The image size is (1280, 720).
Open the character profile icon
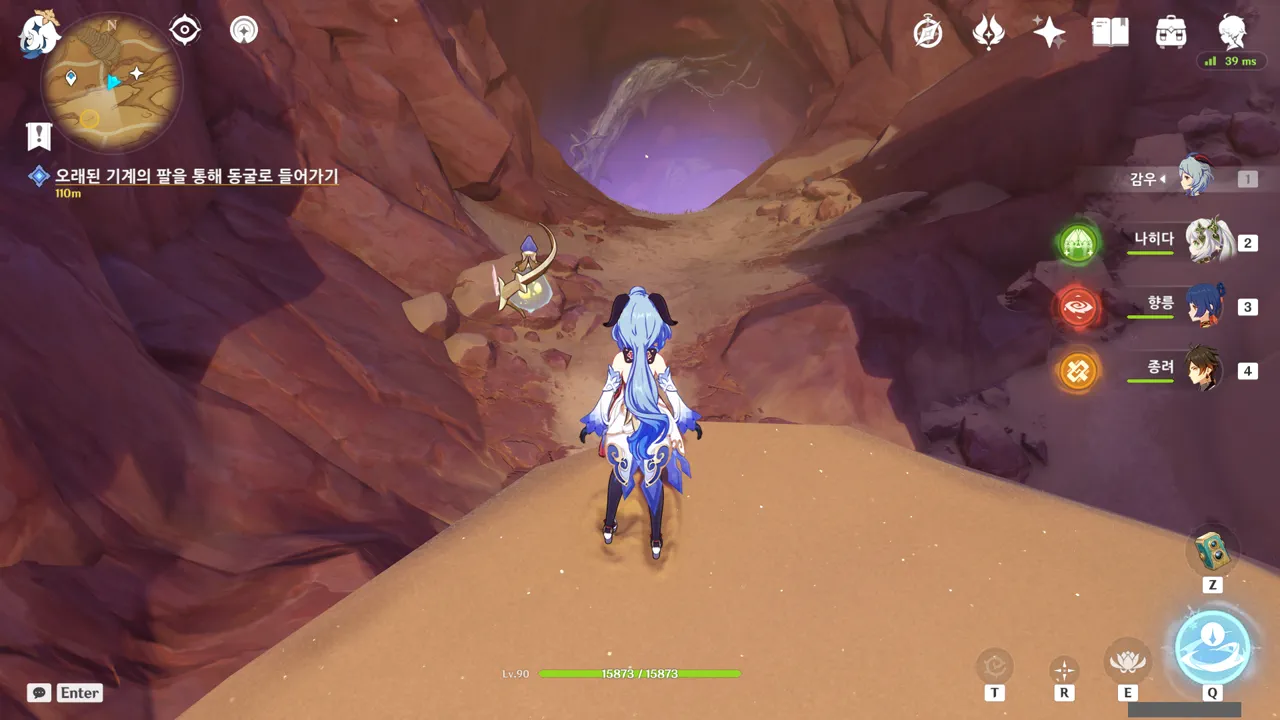(x=1232, y=32)
